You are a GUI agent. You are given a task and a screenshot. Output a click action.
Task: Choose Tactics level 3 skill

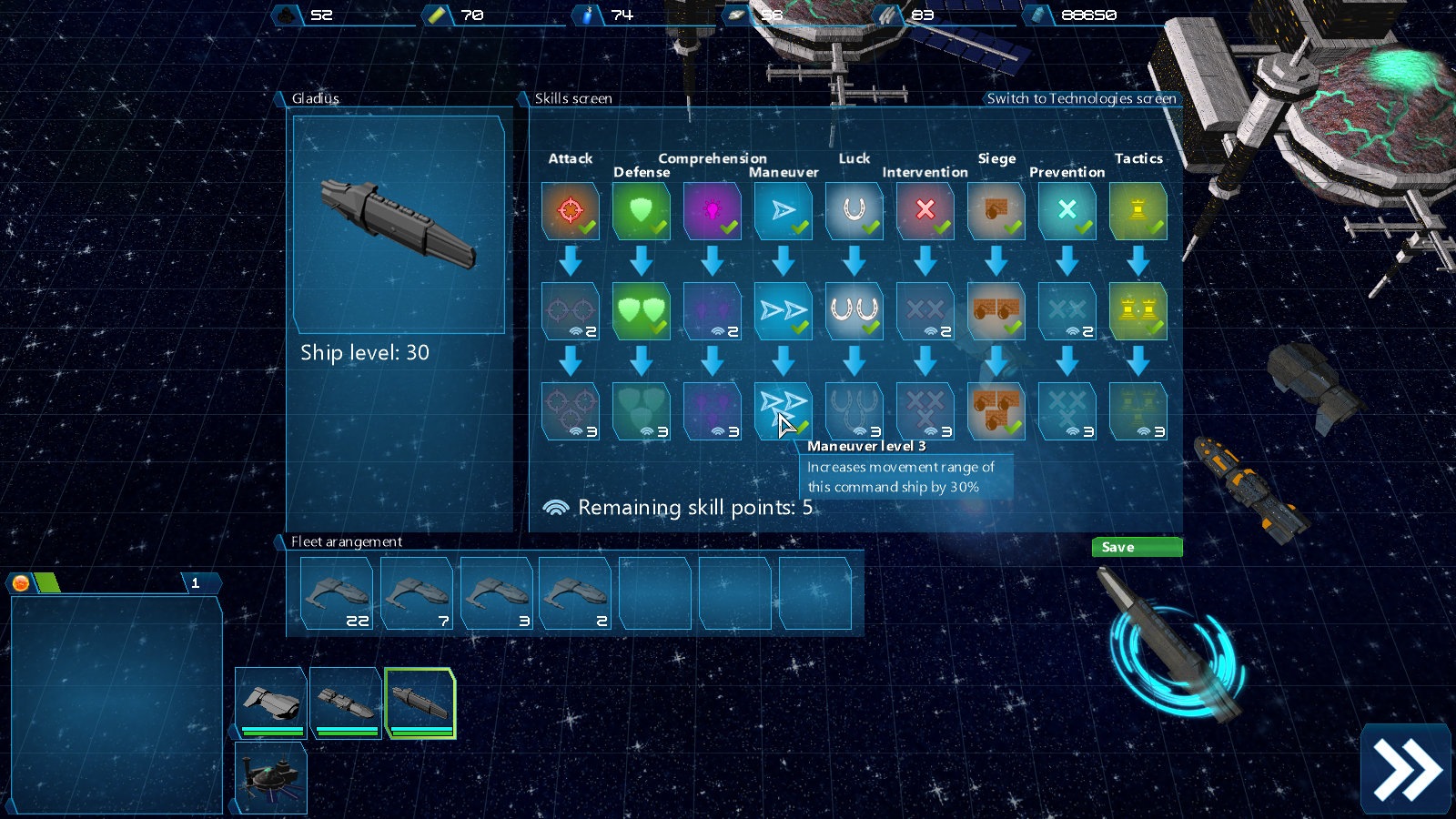click(1138, 411)
